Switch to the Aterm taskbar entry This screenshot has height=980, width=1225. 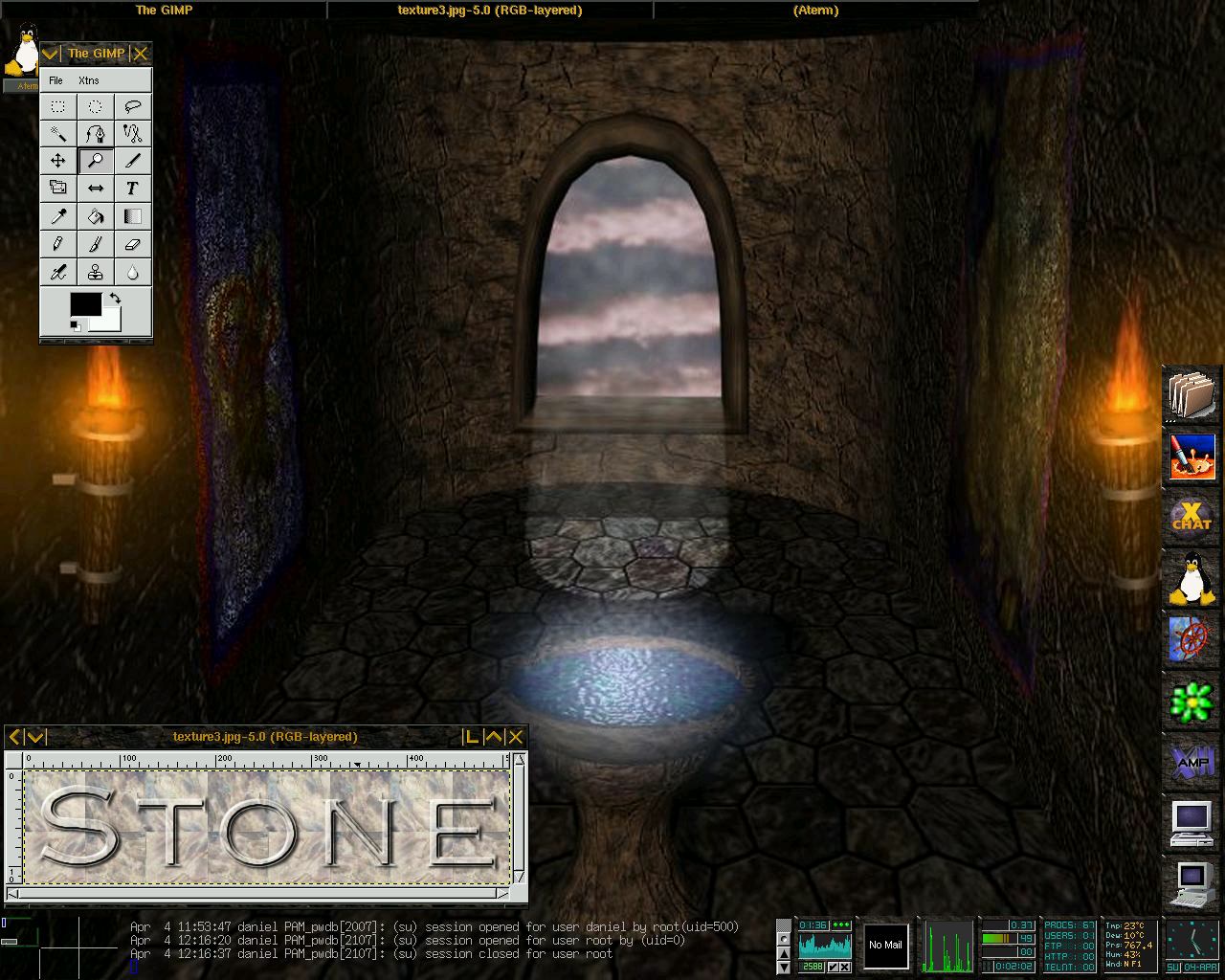[x=815, y=11]
